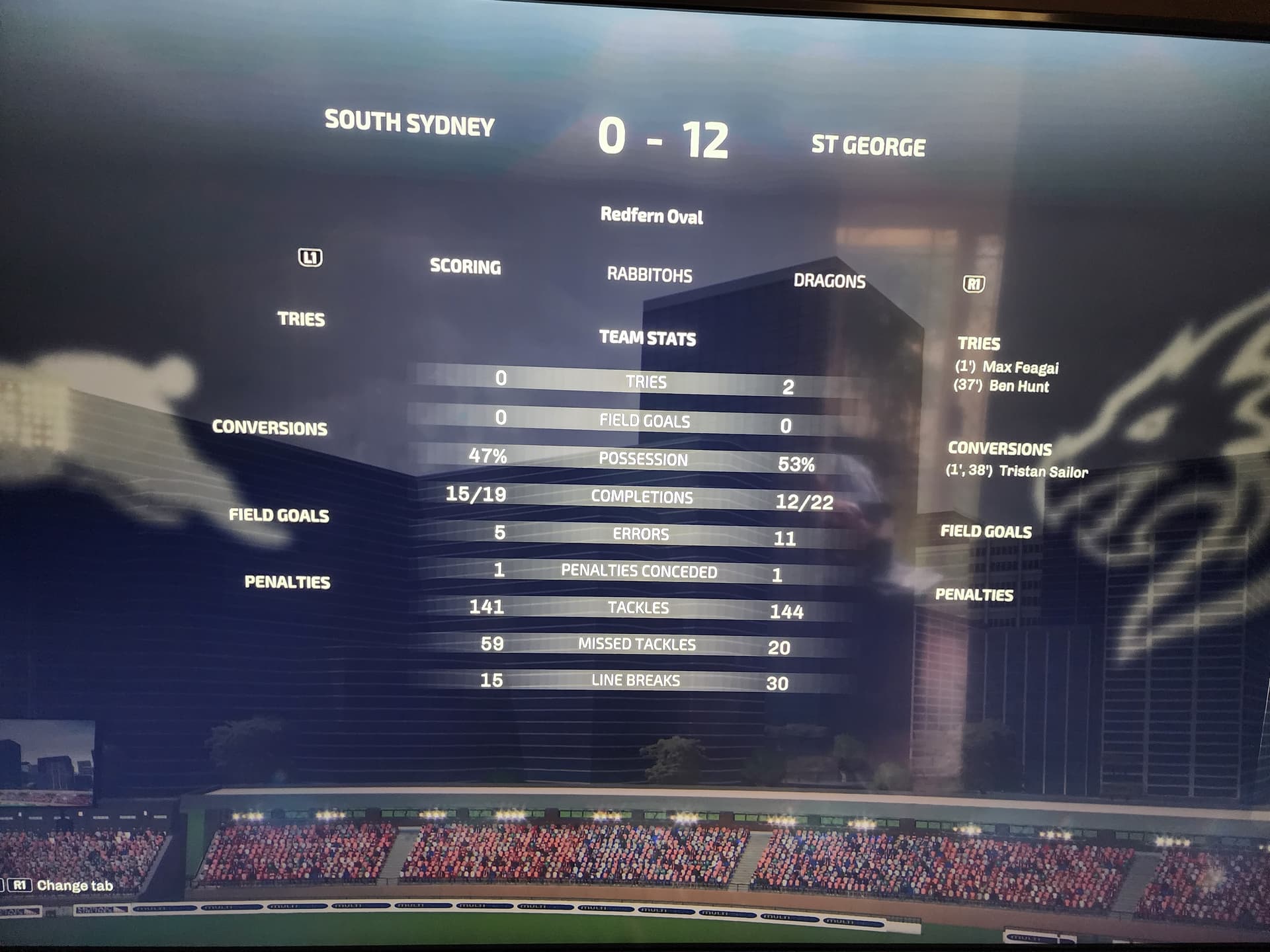Switch to the Scoring tab
Screen dimensions: 1270x952
pyautogui.click(x=465, y=266)
